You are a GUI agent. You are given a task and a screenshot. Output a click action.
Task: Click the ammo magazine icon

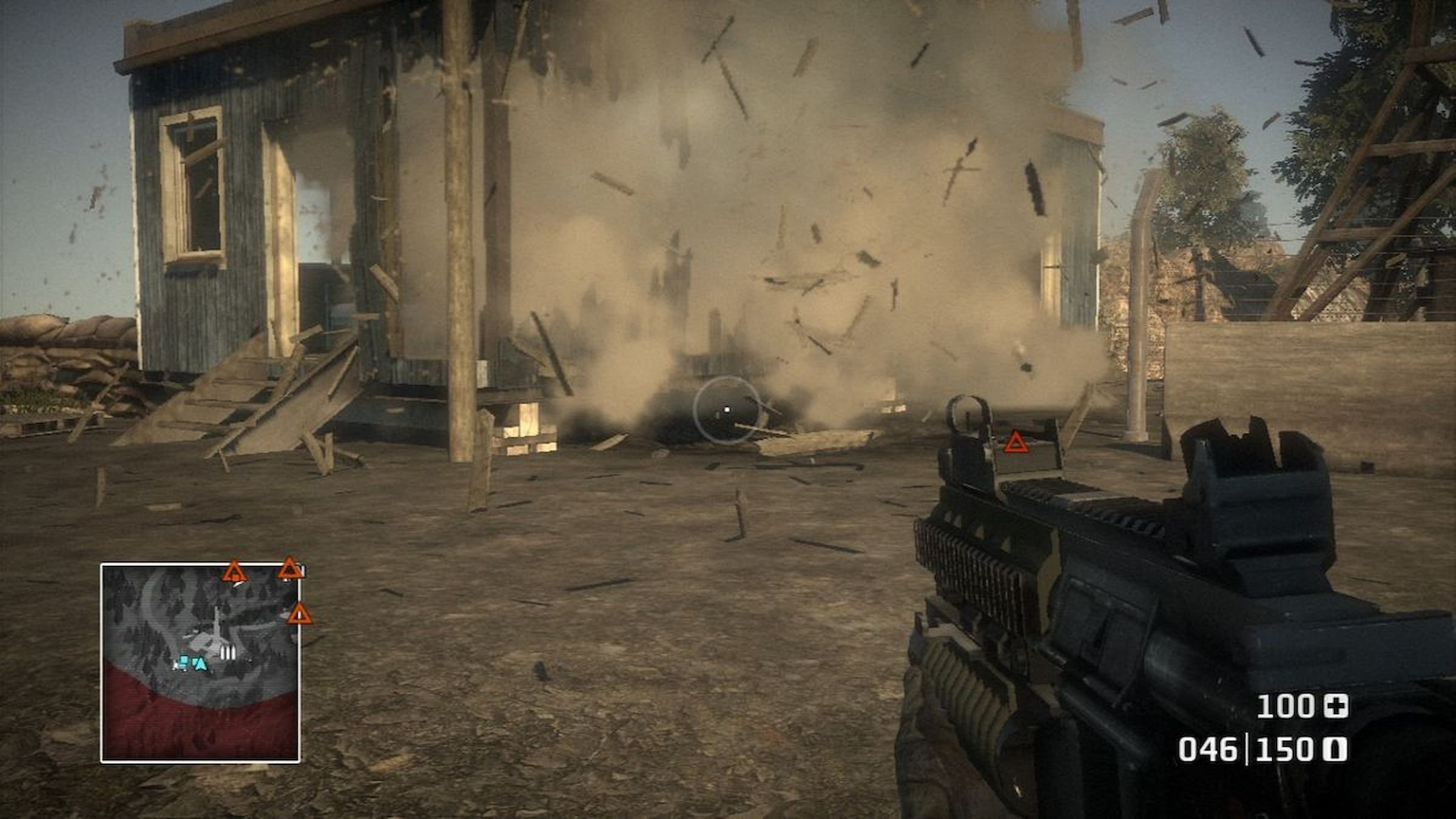pos(1337,750)
